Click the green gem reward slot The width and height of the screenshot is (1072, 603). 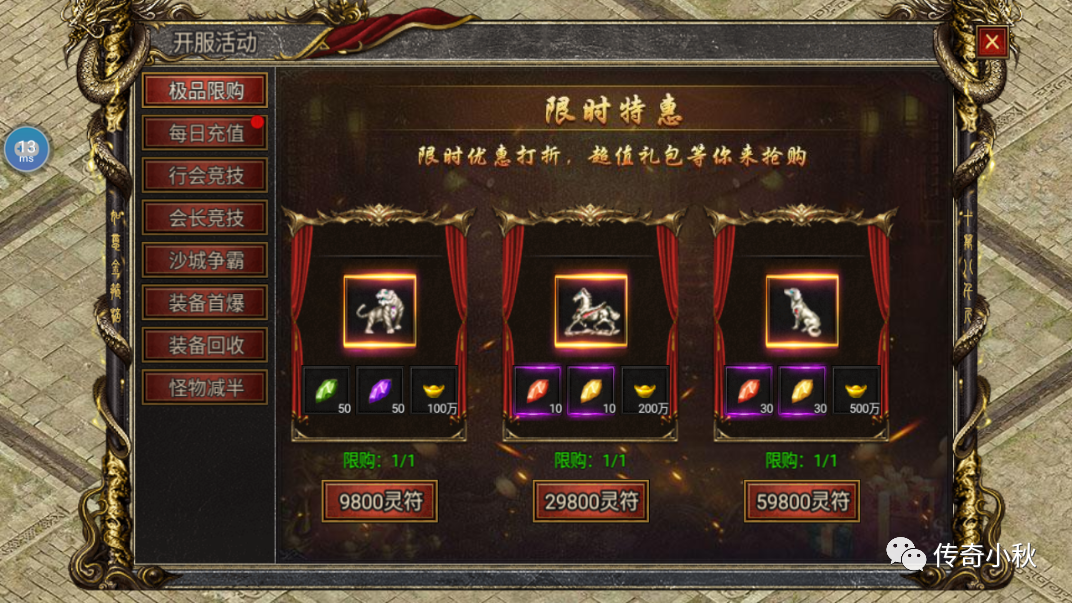(x=326, y=390)
